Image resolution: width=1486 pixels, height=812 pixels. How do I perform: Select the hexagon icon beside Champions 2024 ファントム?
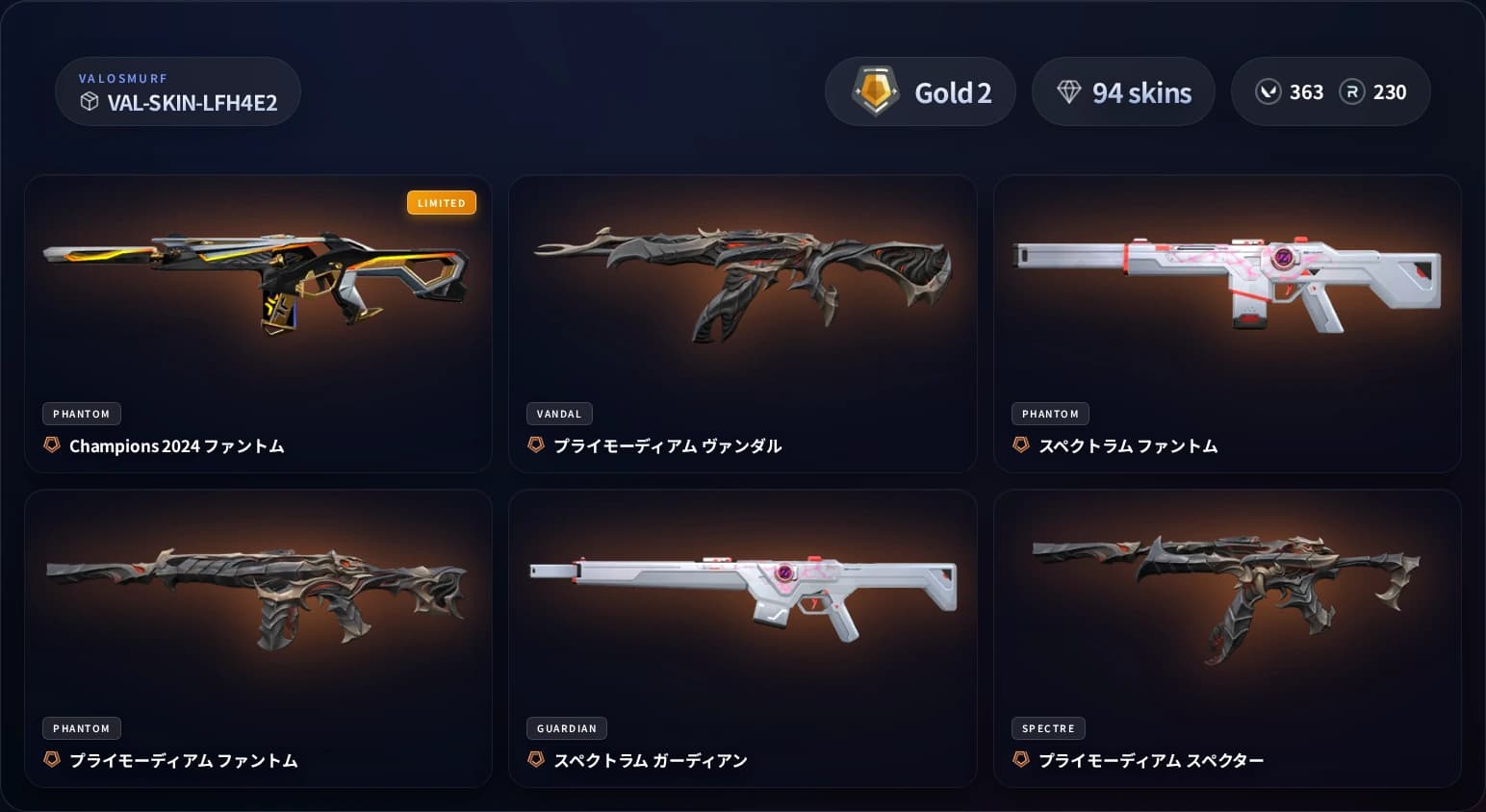click(x=51, y=445)
